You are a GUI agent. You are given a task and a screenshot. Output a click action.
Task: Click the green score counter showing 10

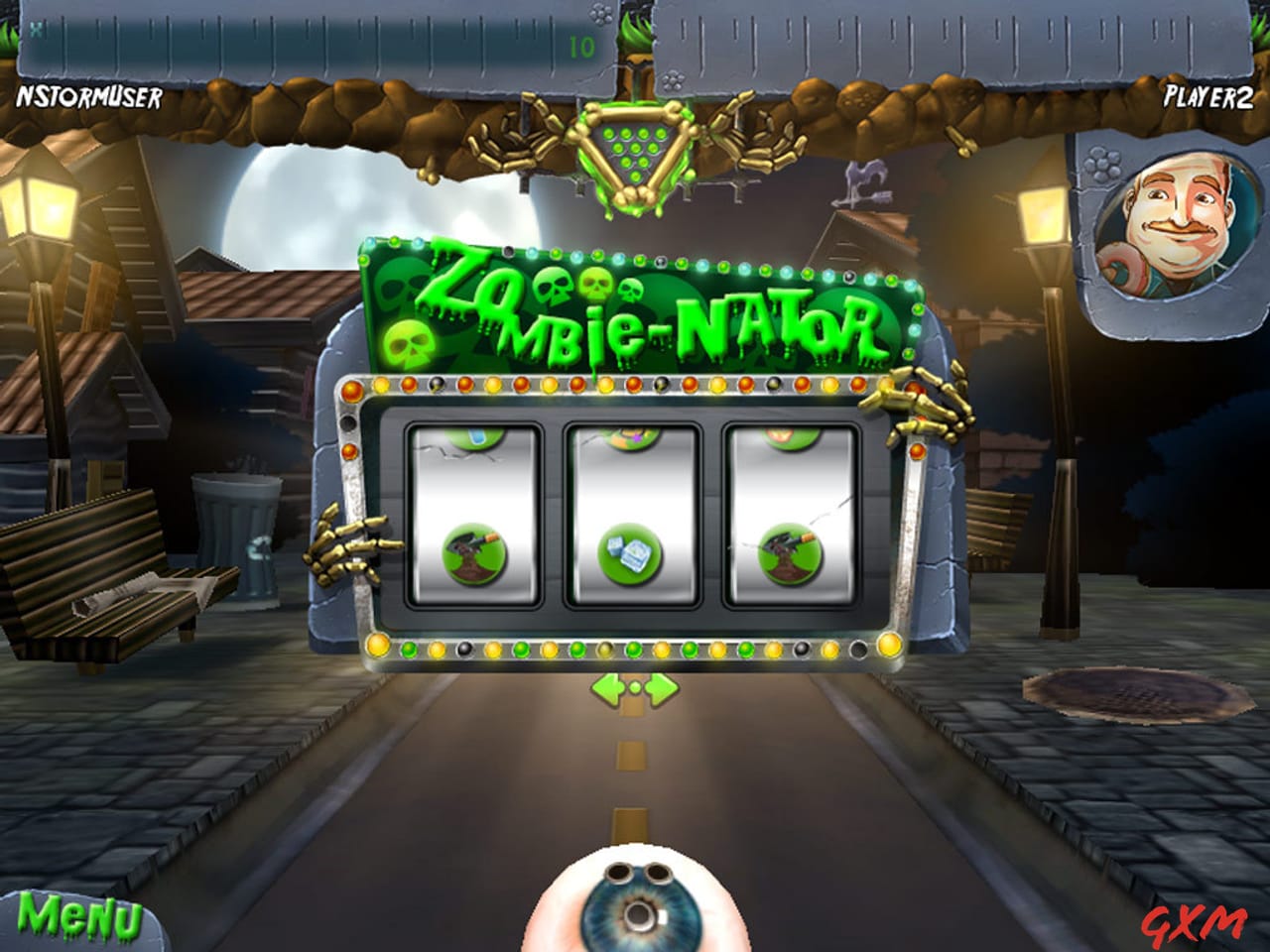pos(577,43)
